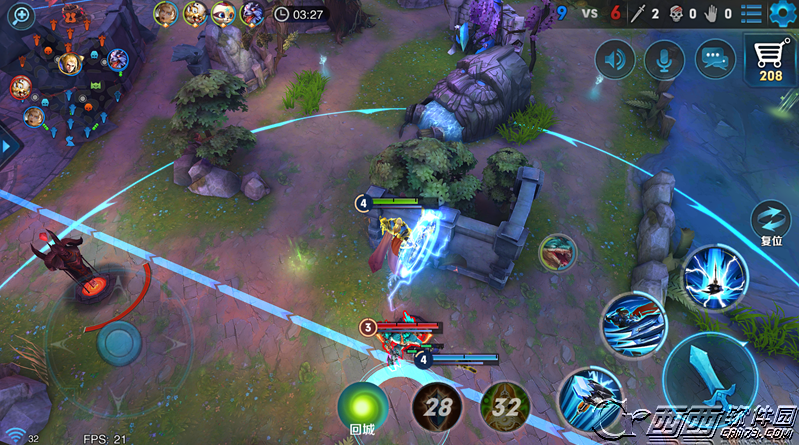This screenshot has width=799, height=445.
Task: Expand the left side arrow panel
Action: (x=9, y=146)
